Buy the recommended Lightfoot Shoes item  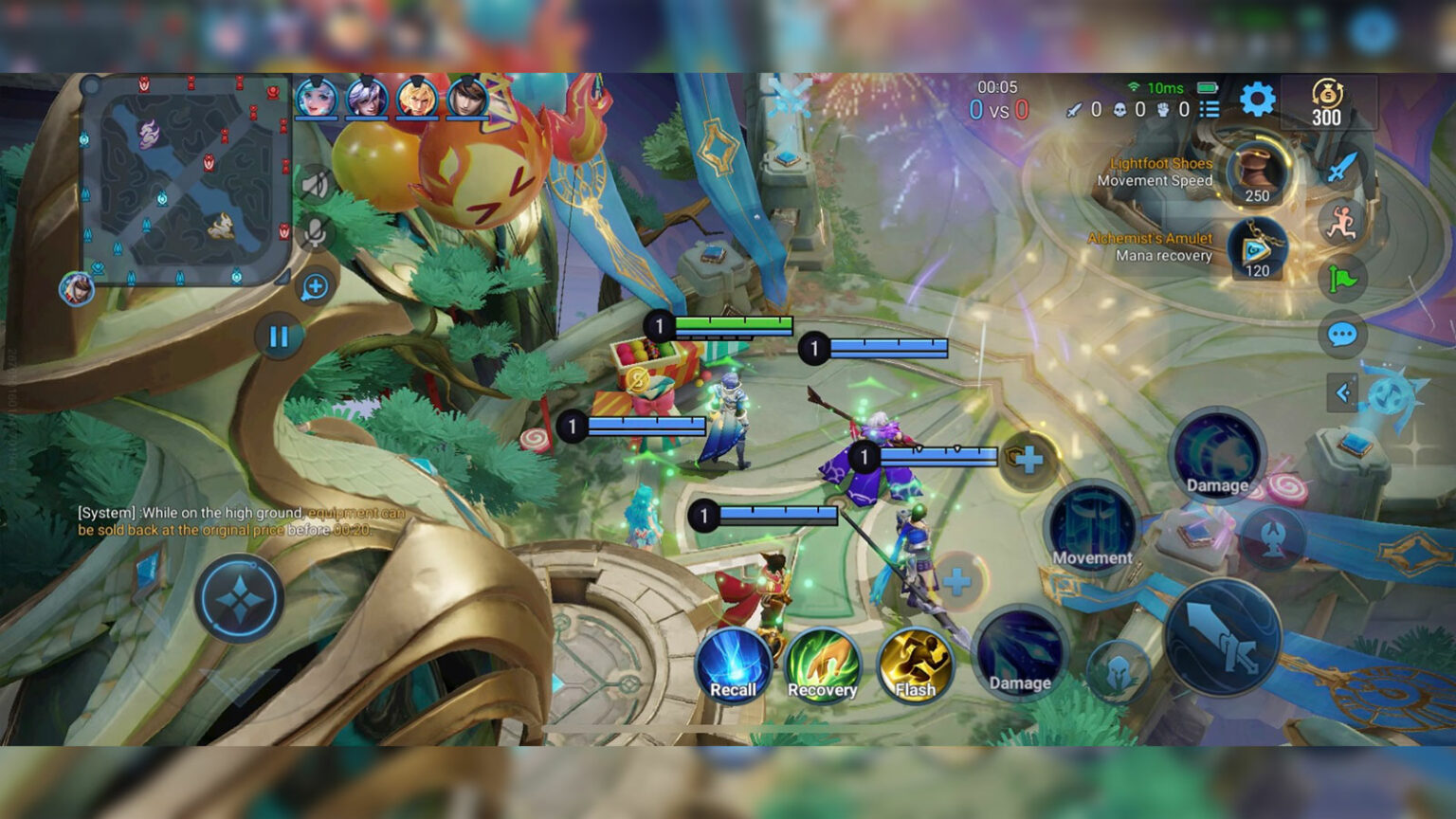[1258, 175]
